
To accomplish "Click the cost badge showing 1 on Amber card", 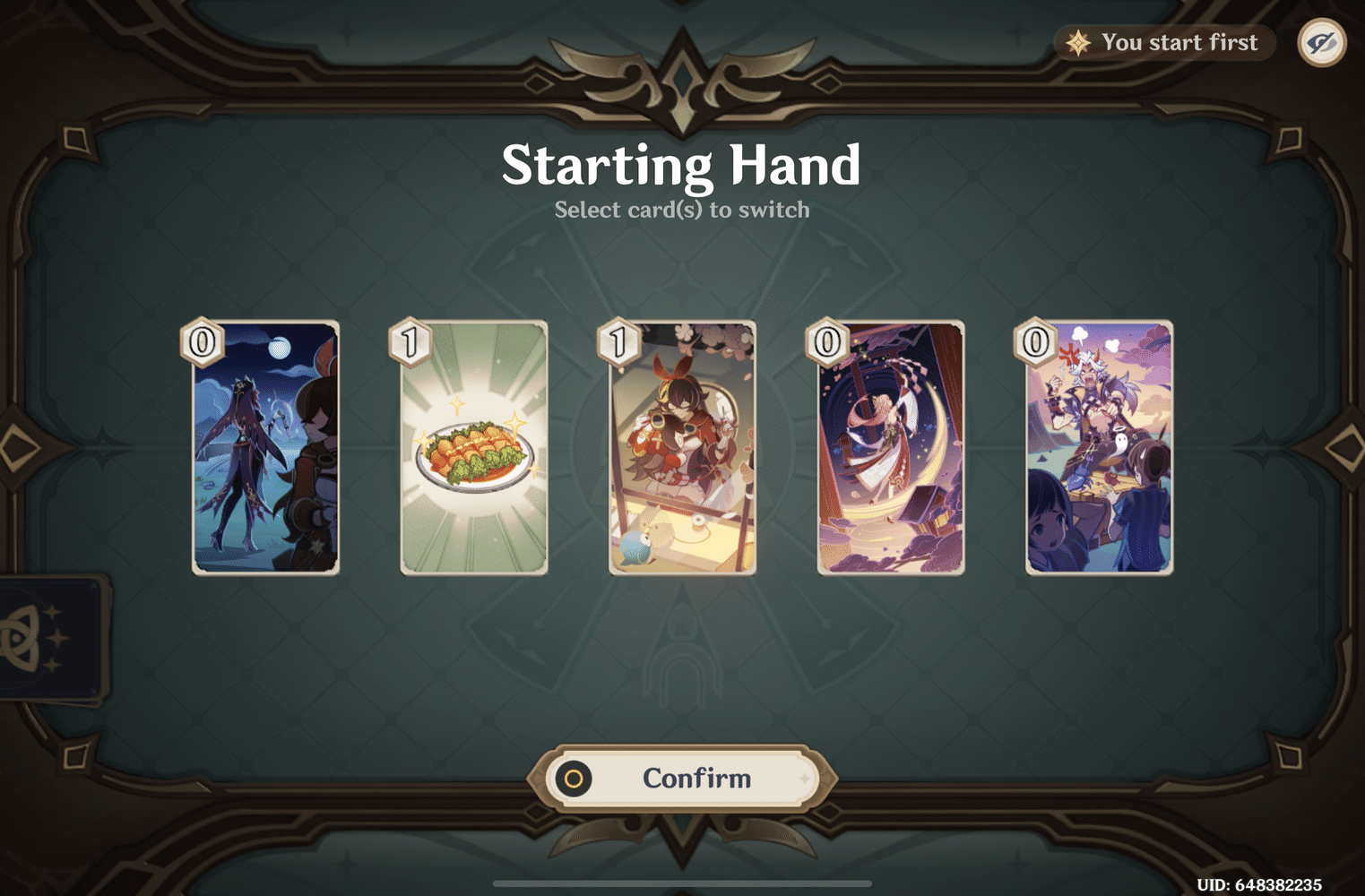I will pyautogui.click(x=616, y=343).
